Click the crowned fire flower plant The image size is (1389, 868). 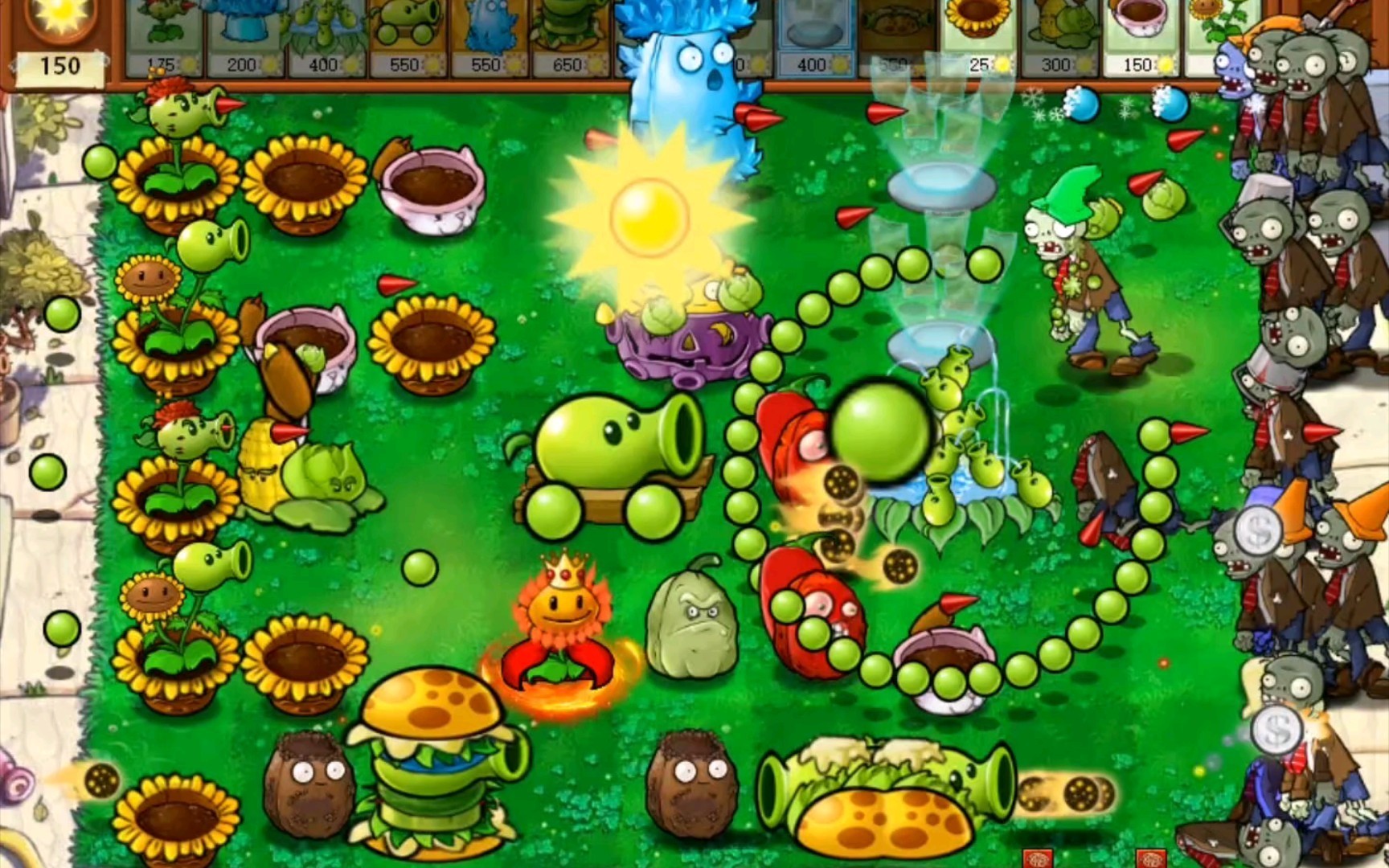click(x=563, y=611)
